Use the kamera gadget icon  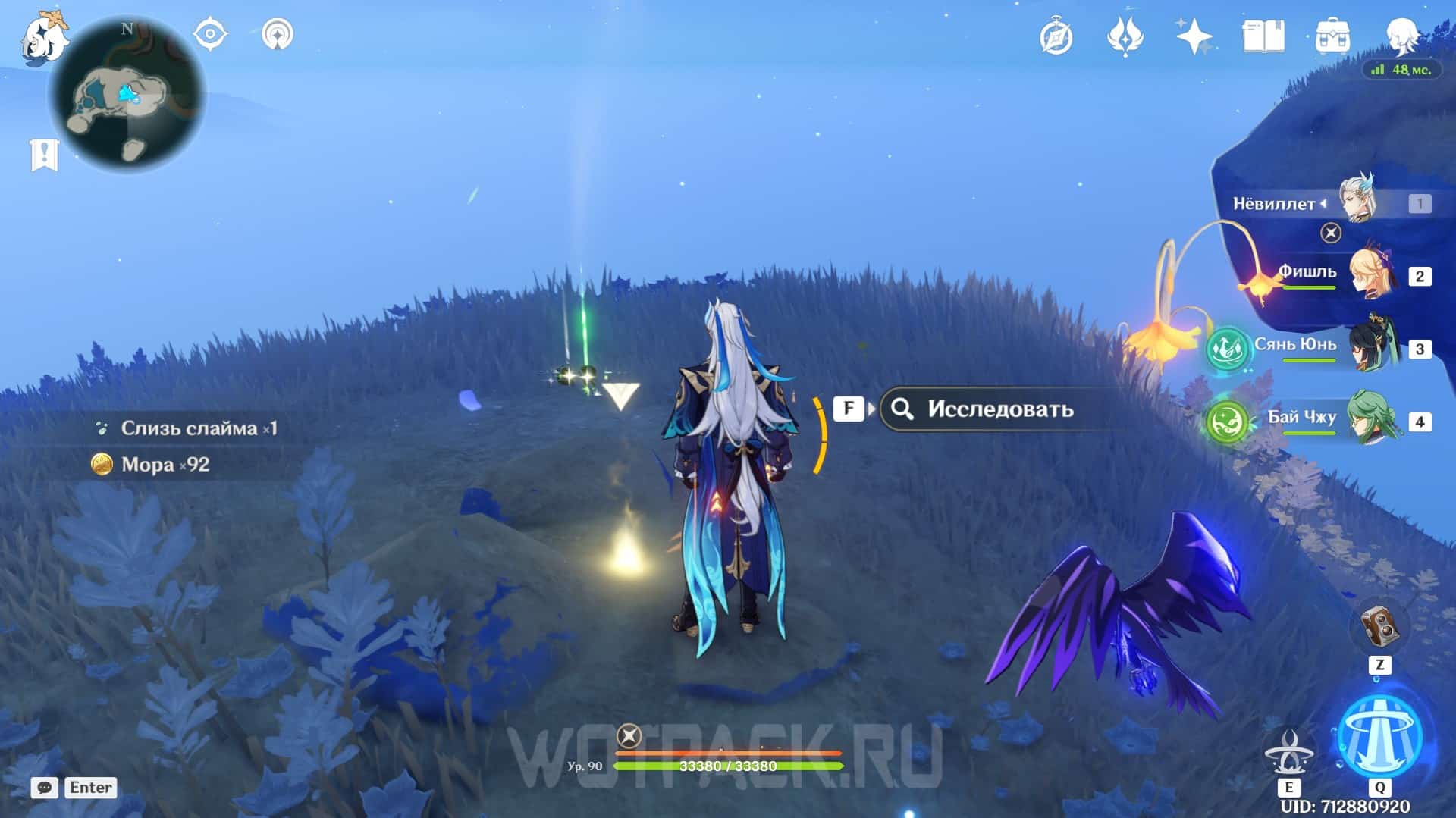coord(1379,627)
